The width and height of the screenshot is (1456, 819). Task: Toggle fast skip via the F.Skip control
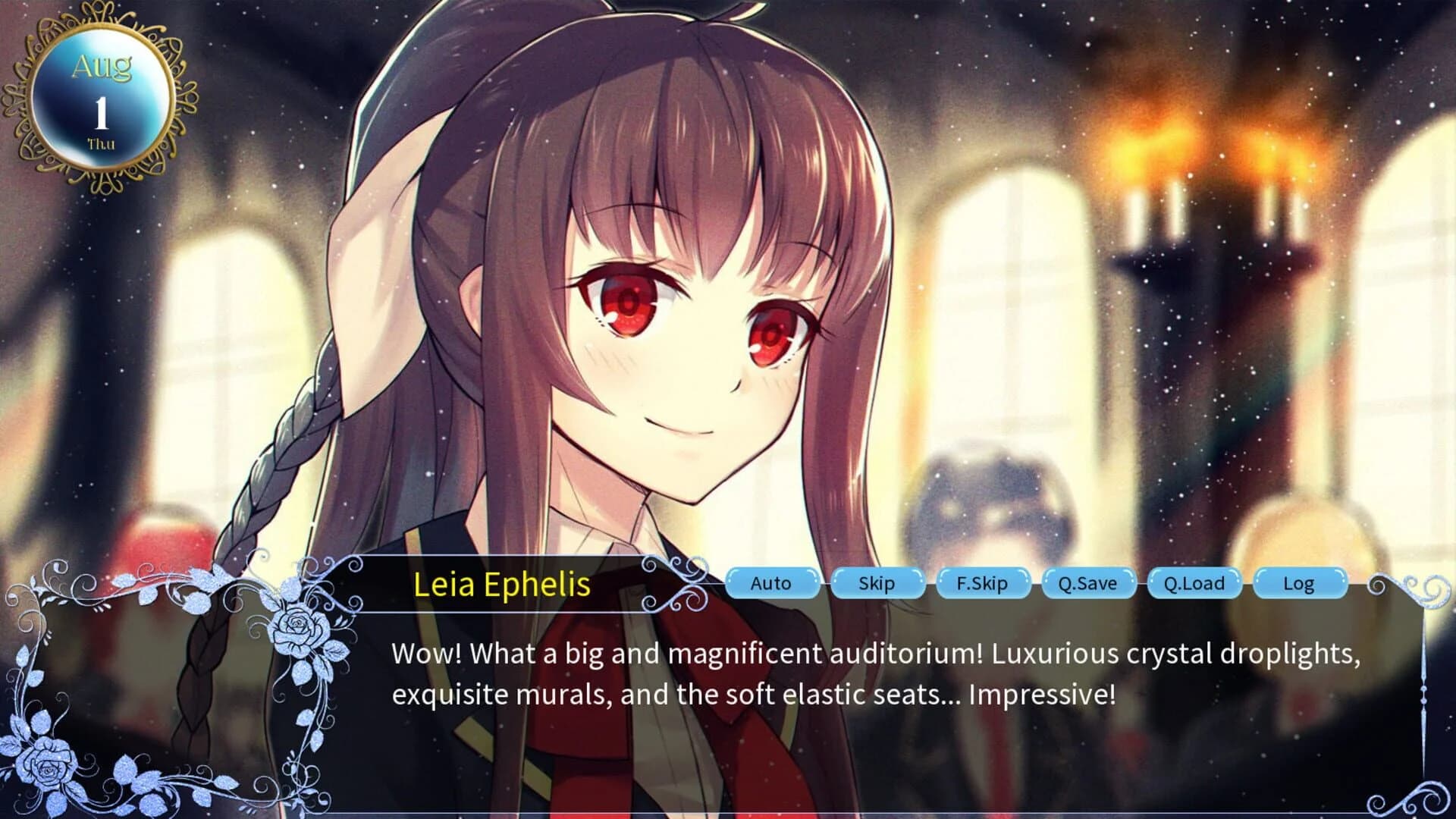(984, 584)
